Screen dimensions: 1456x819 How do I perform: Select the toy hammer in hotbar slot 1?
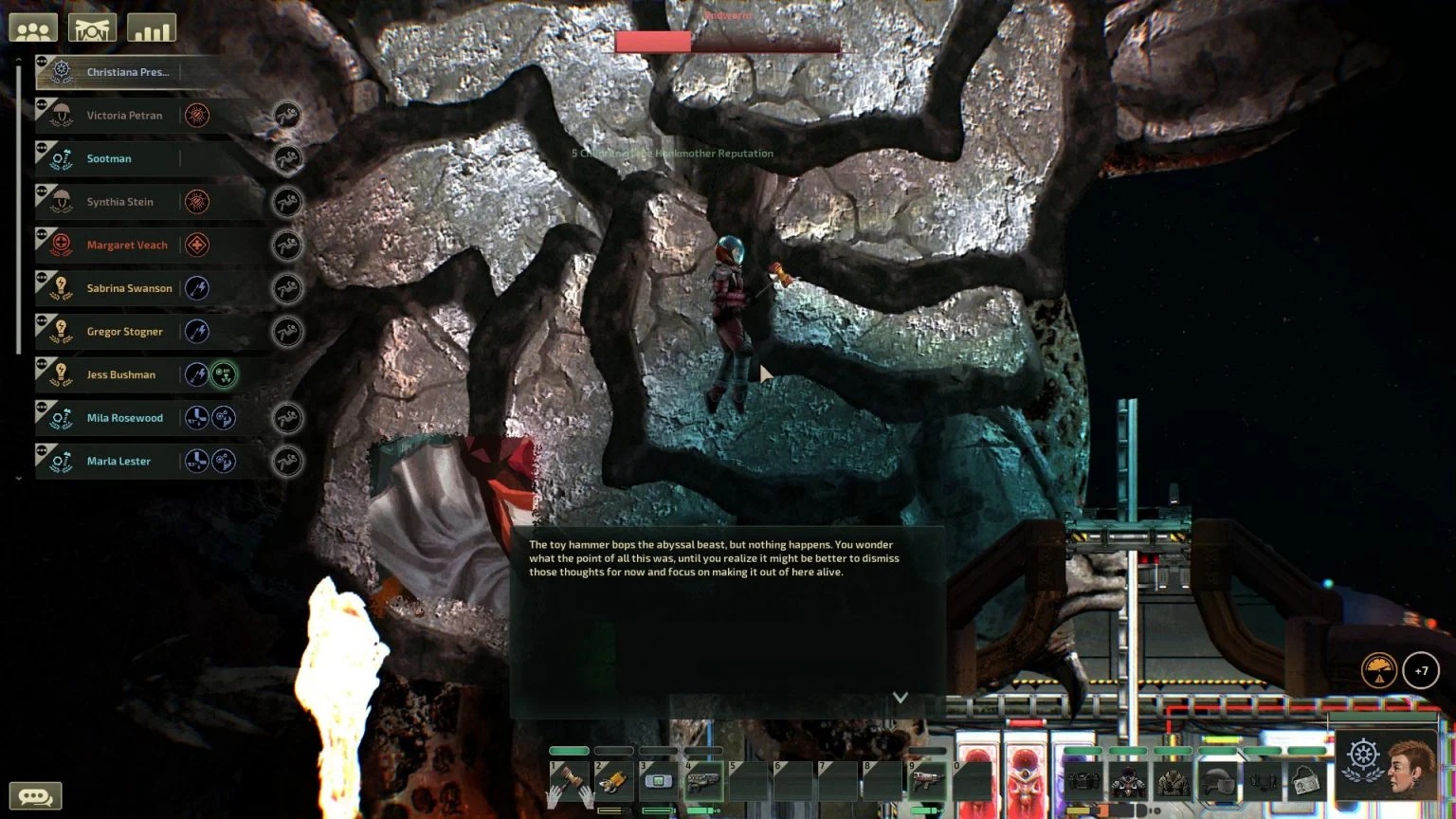[569, 782]
